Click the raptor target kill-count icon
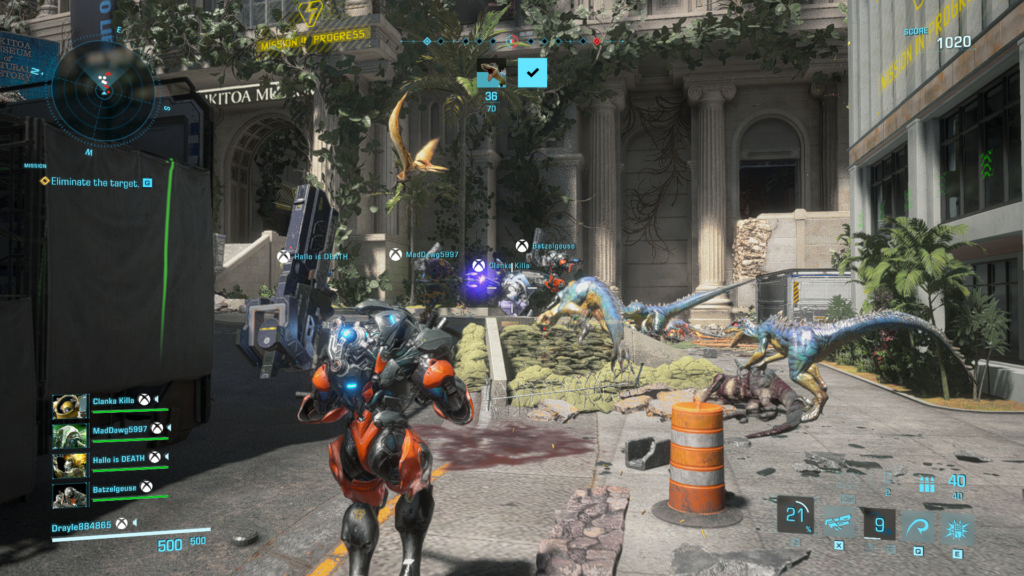This screenshot has width=1024, height=576. pyautogui.click(x=491, y=73)
